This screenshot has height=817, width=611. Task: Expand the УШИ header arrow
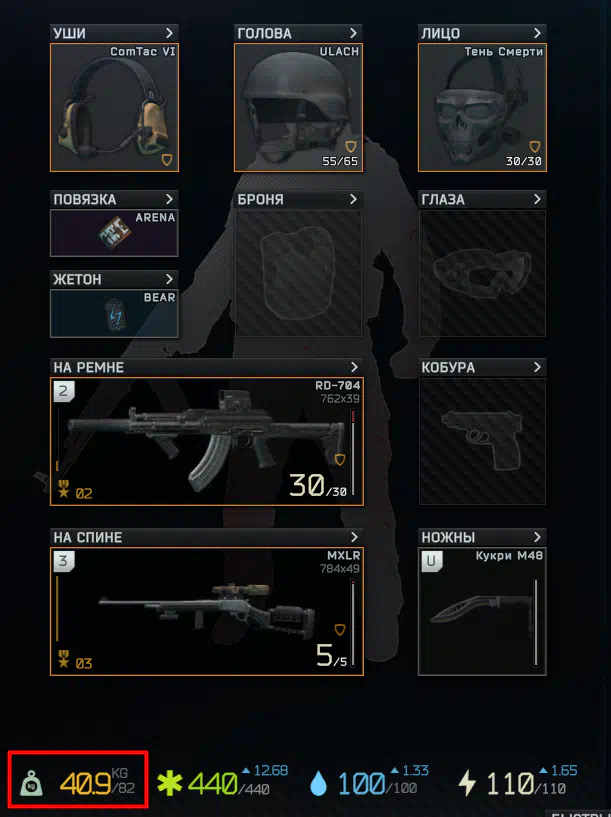169,34
